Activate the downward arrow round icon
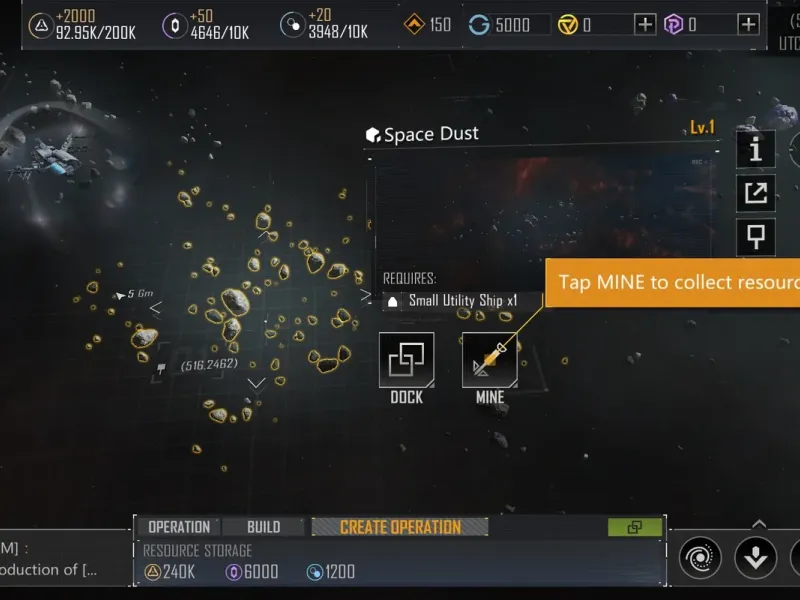This screenshot has height=600, width=800. (756, 558)
